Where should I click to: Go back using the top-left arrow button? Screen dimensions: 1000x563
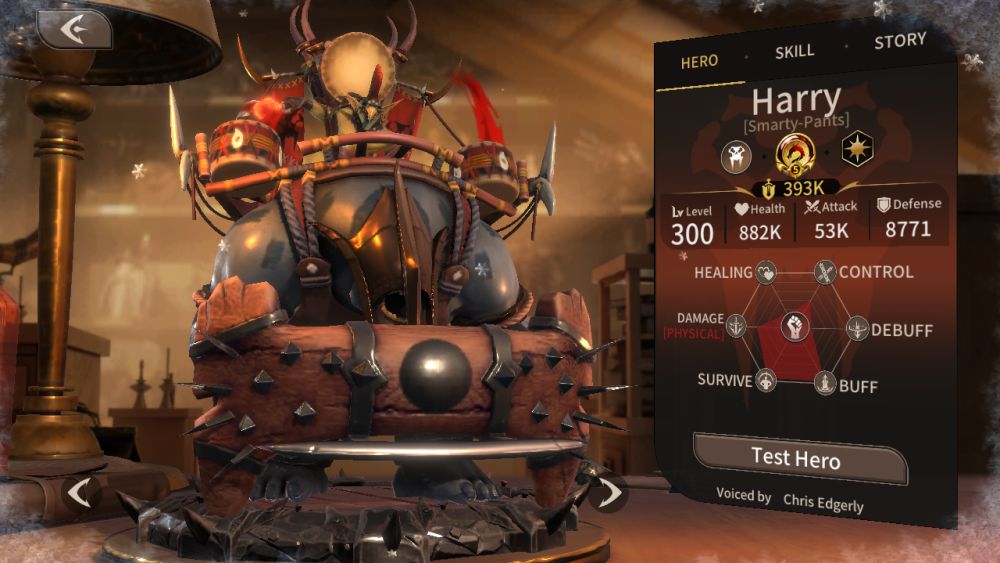tap(74, 29)
